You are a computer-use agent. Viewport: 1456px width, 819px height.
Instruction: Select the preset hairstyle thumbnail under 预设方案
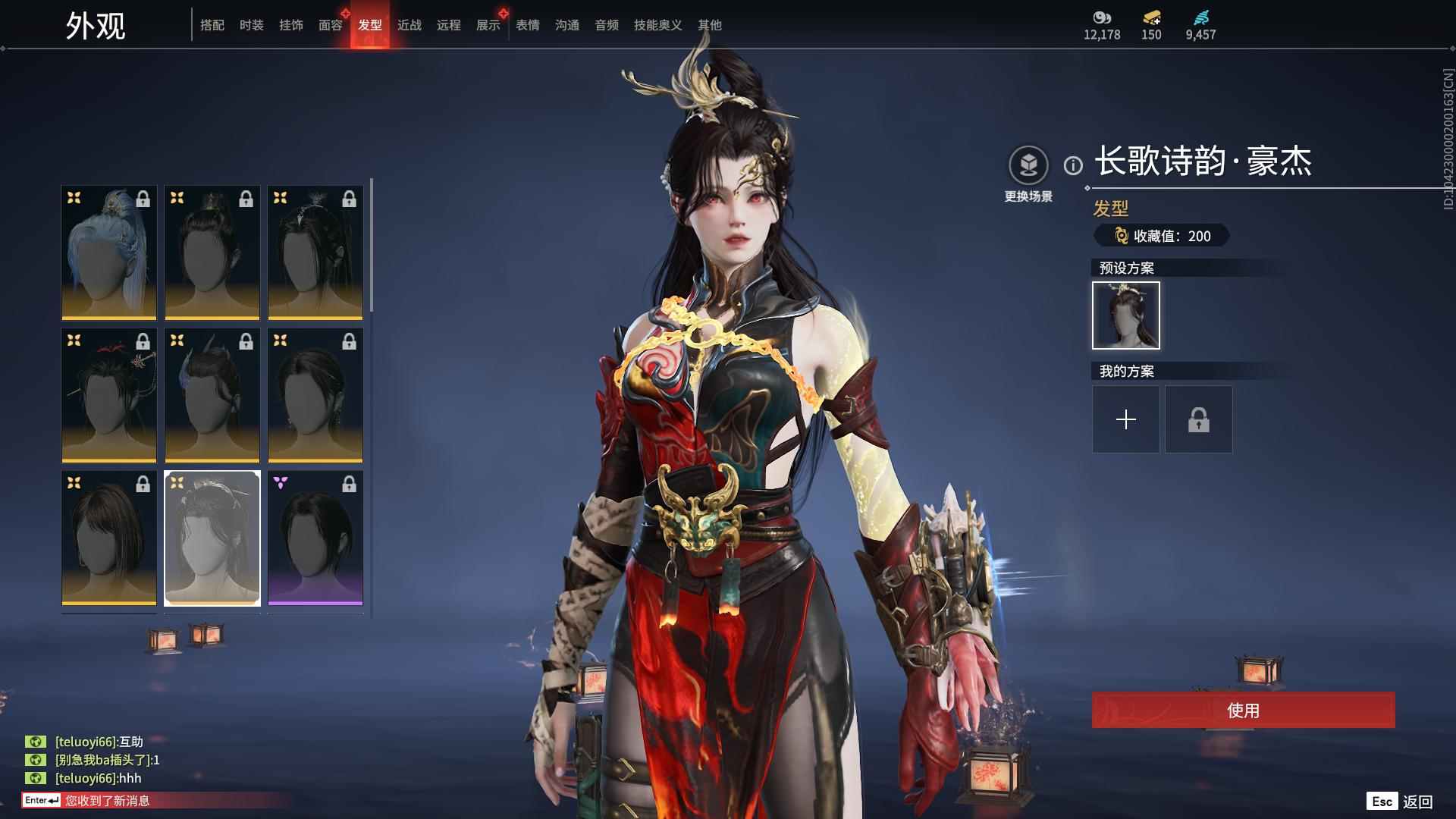1125,315
